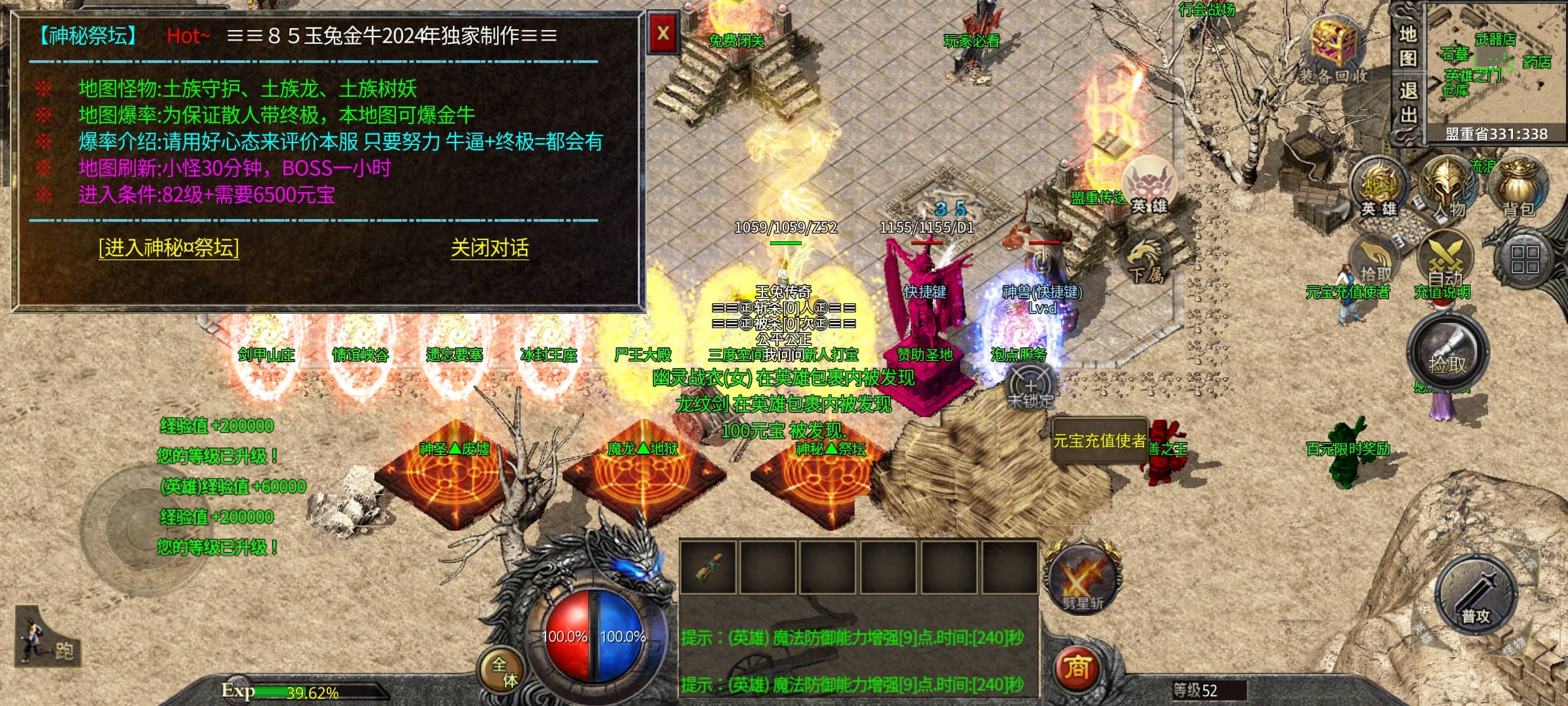Viewport: 1568px width, 706px height.
Task: Toggle the 战斗 英雄 hero mode icon
Action: coord(1379,188)
